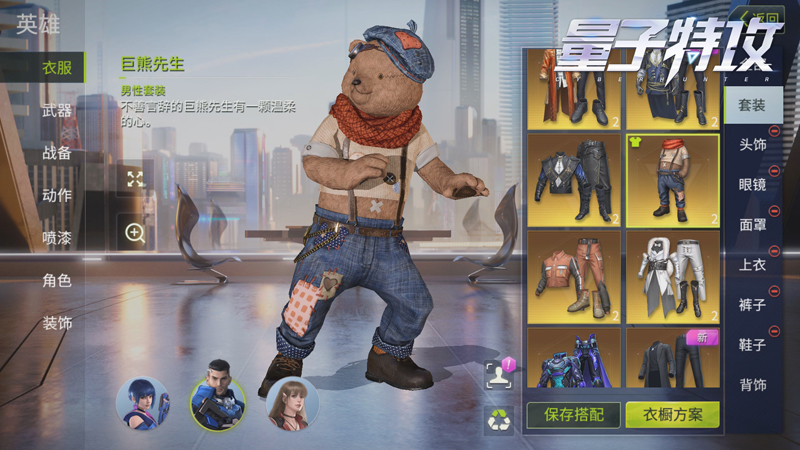Open the 衣橱方案 wardrobe plans
The height and width of the screenshot is (450, 800).
coord(672,414)
